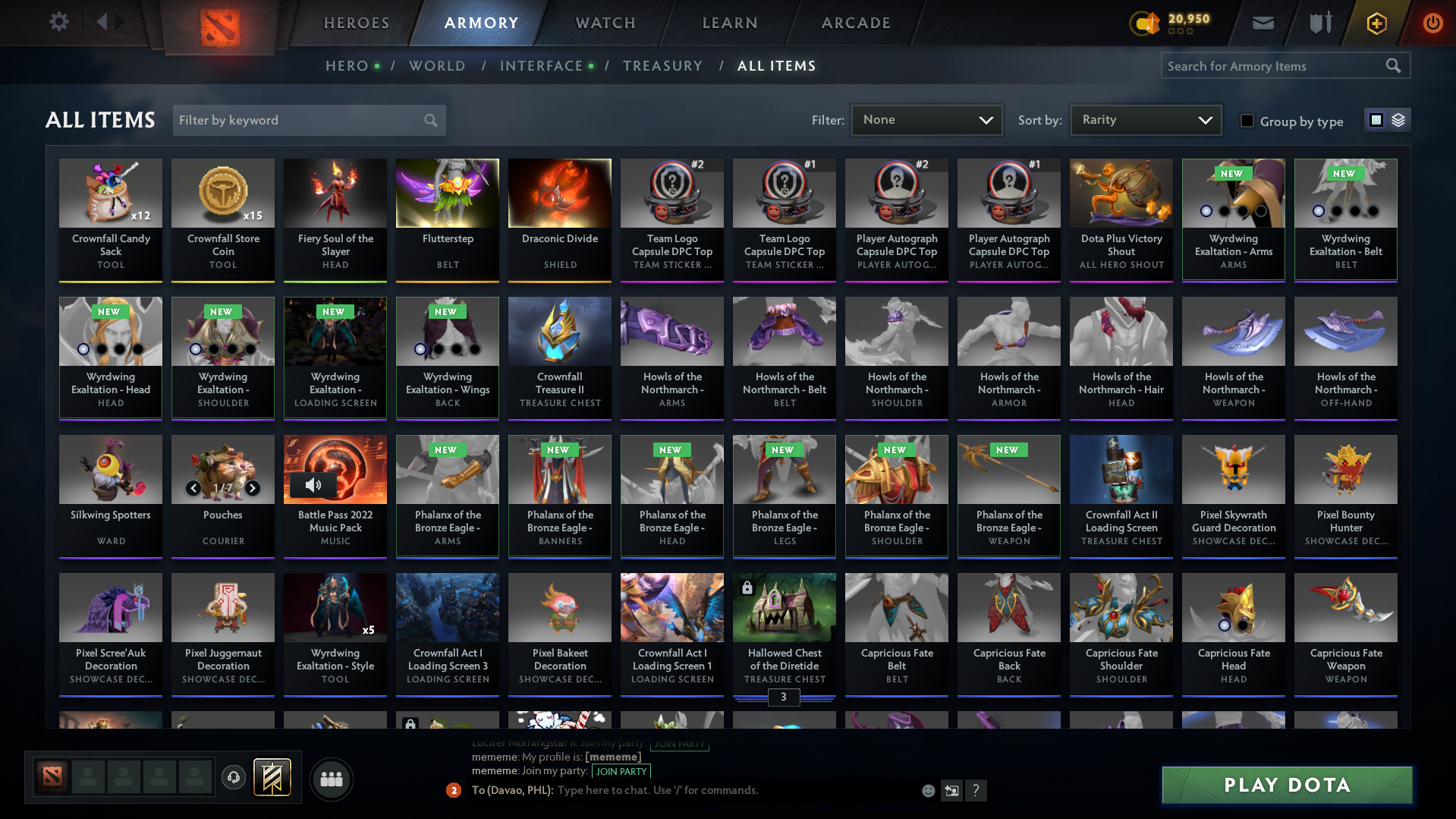Select the settings gear icon
1456x819 pixels.
(58, 22)
